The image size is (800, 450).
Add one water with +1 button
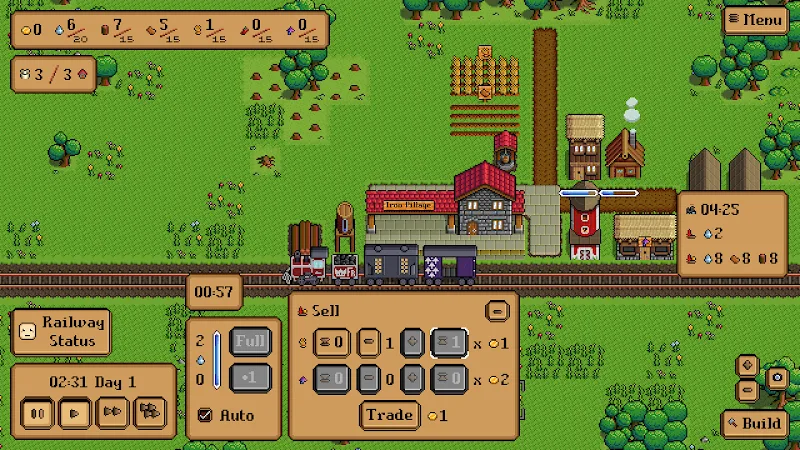coord(252,378)
